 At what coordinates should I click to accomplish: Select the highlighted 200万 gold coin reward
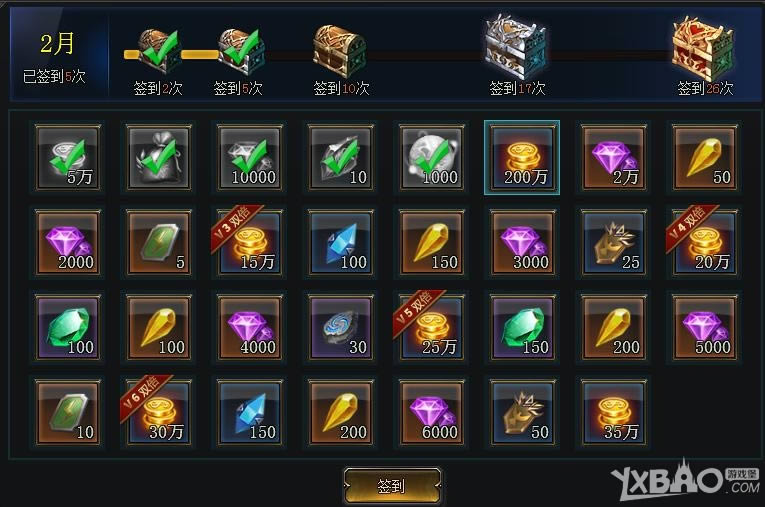[522, 157]
